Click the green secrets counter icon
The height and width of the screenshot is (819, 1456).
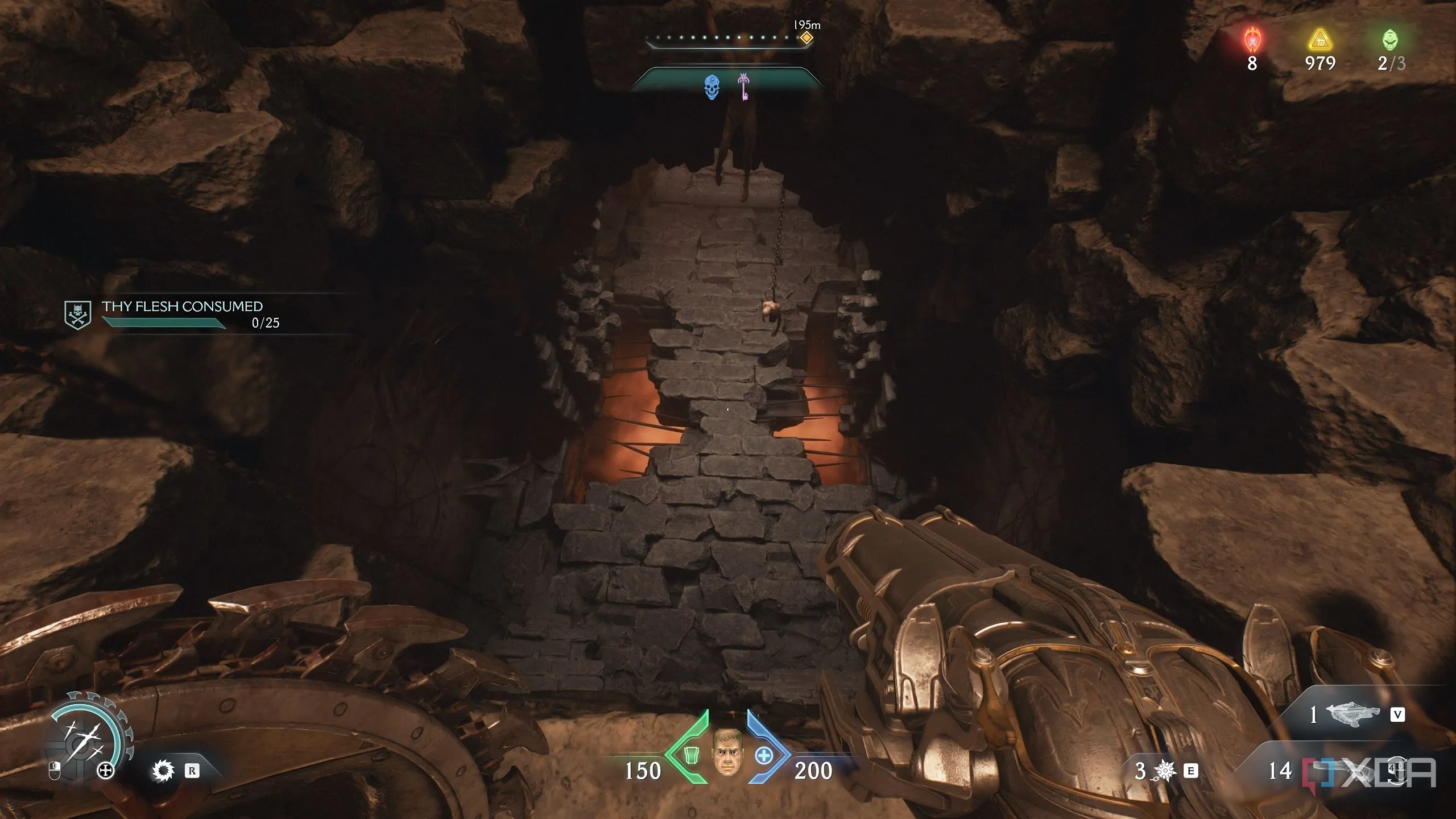pyautogui.click(x=1390, y=40)
